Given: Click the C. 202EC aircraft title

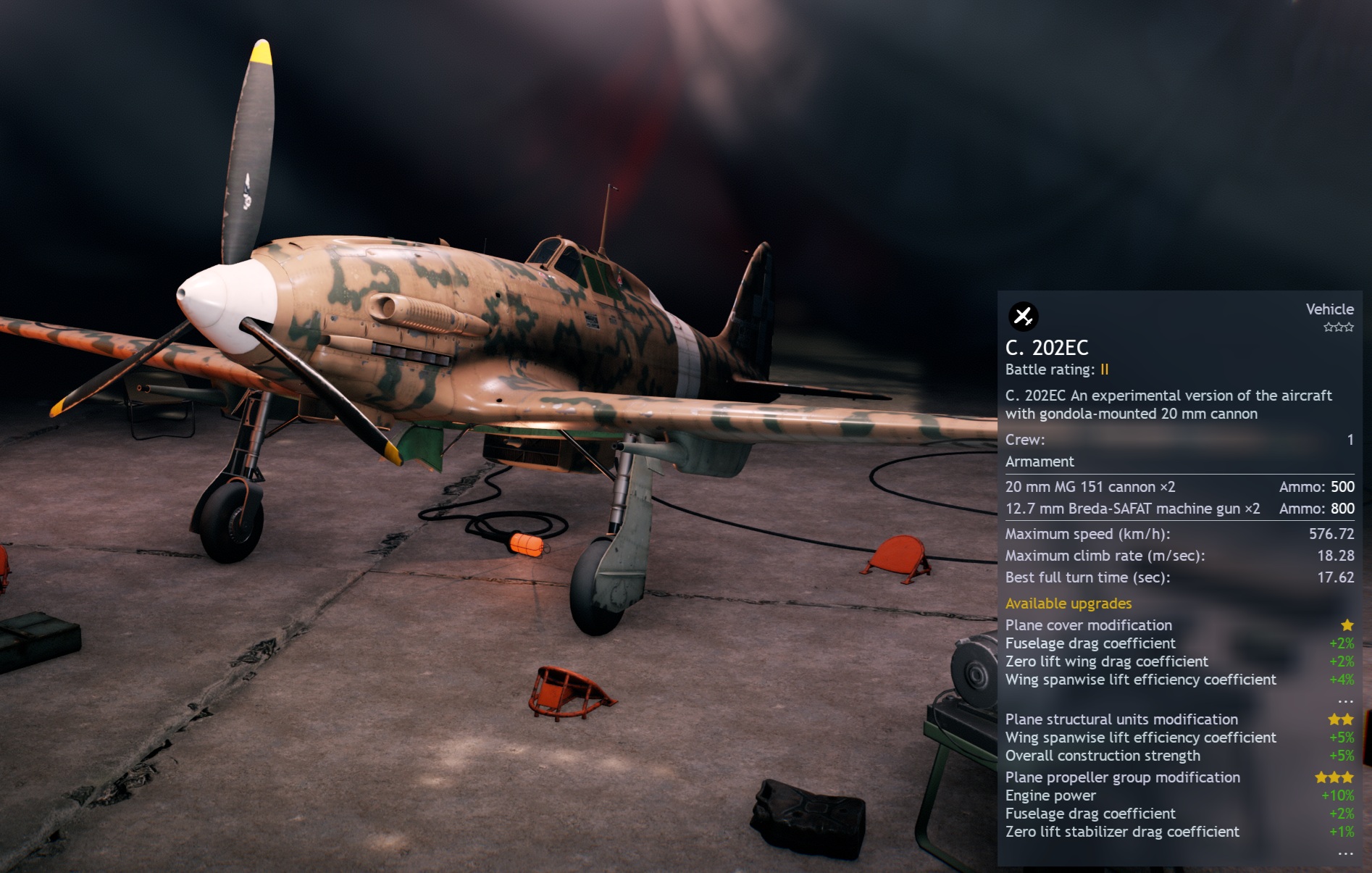Looking at the screenshot, I should coord(1045,347).
